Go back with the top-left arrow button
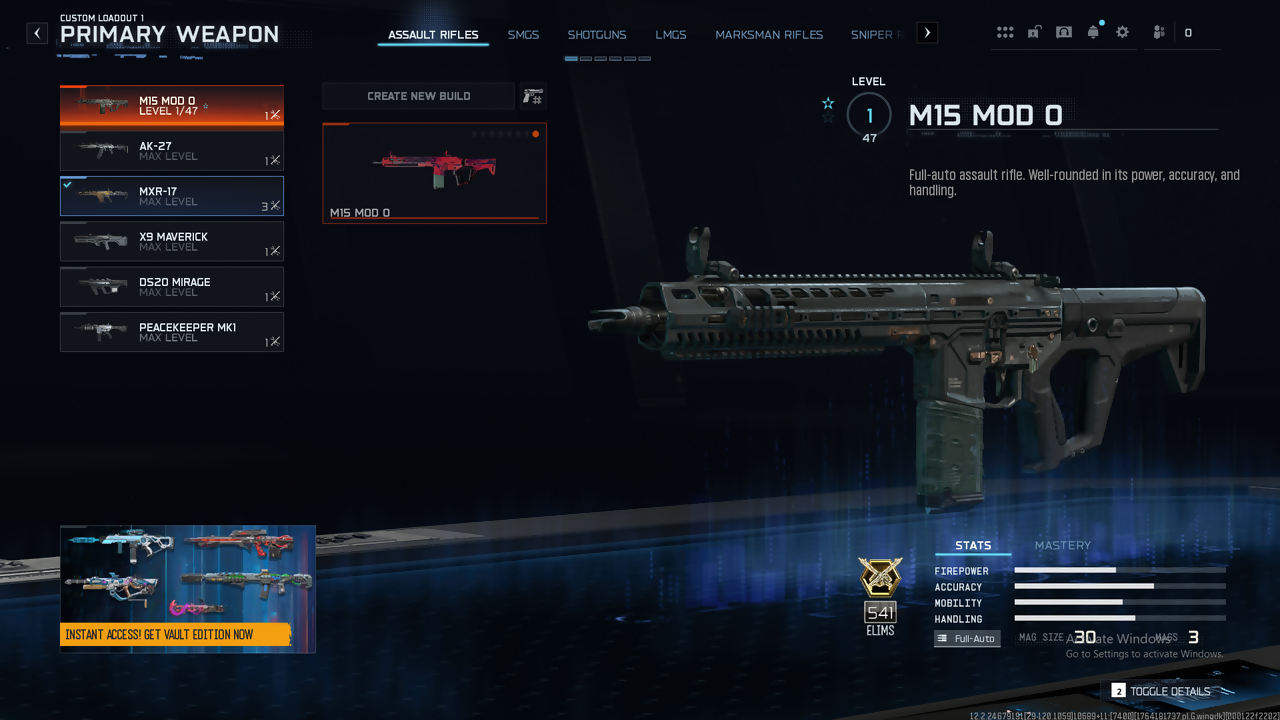The height and width of the screenshot is (720, 1280). (x=37, y=33)
